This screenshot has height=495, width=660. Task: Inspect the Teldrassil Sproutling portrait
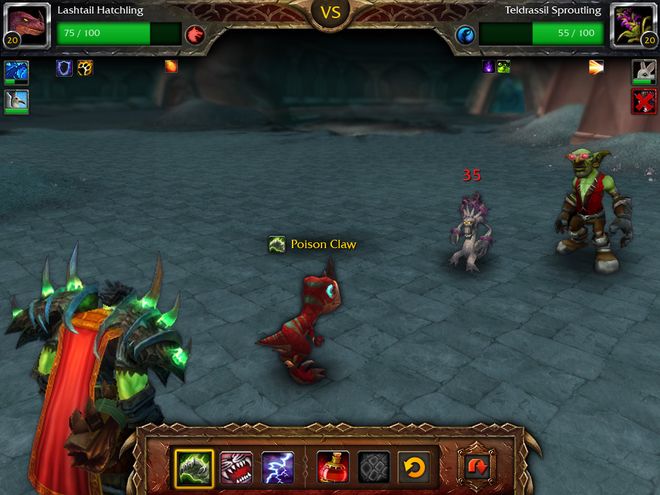633,24
